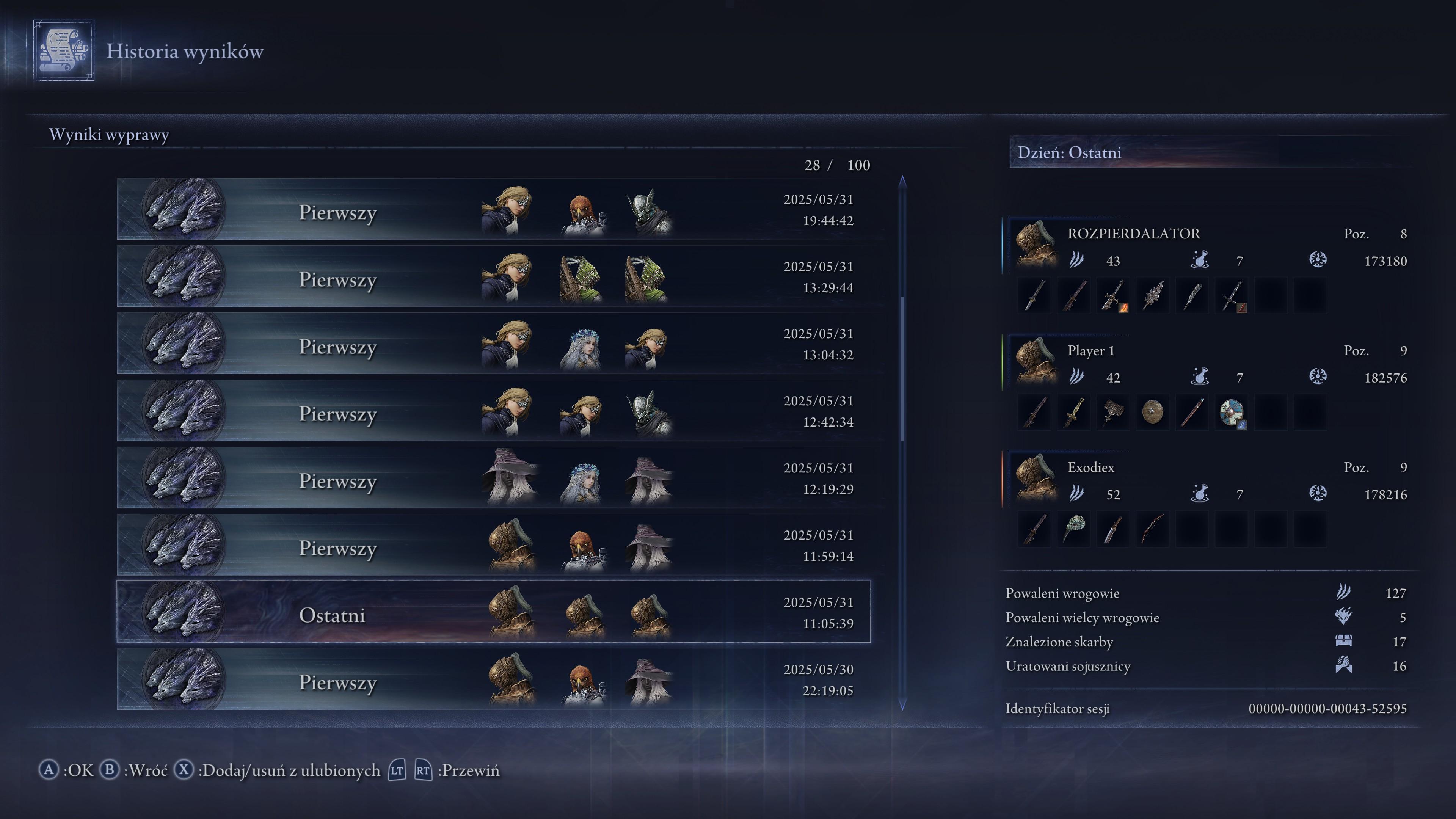The width and height of the screenshot is (1456, 819).
Task: Click the Historia wyników scroll icon
Action: click(x=63, y=51)
